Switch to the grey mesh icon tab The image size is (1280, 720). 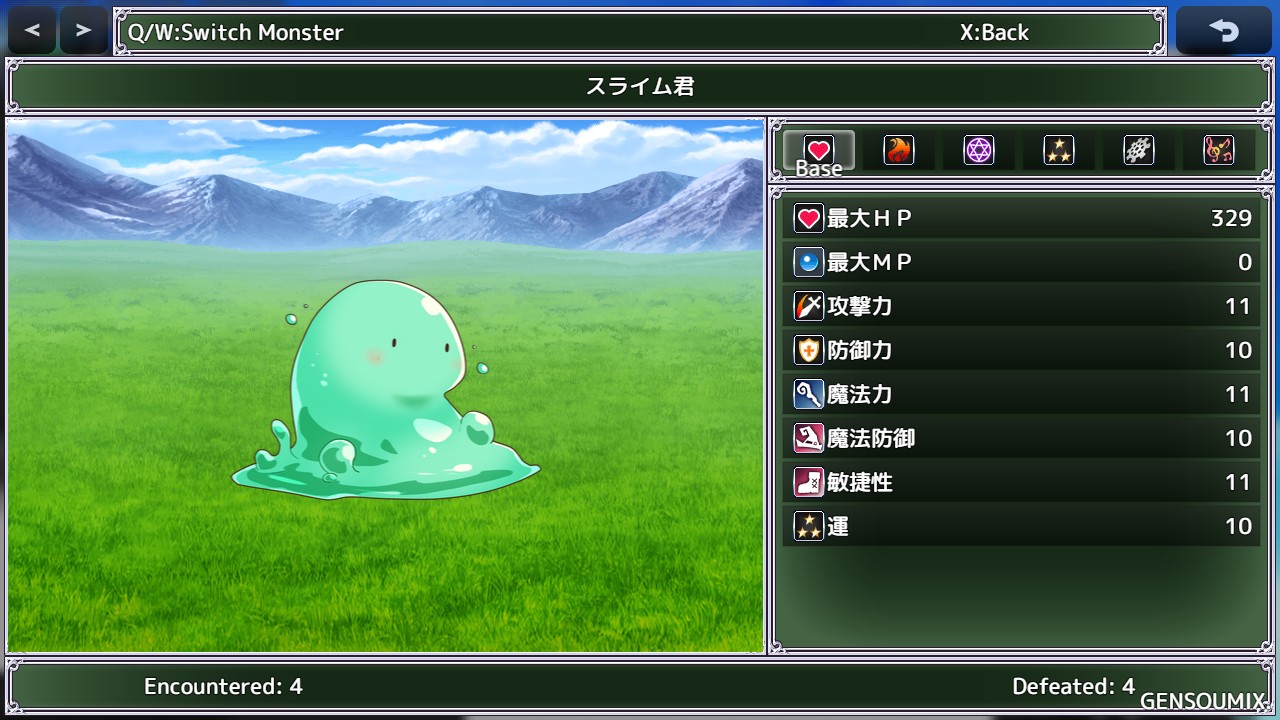1139,150
